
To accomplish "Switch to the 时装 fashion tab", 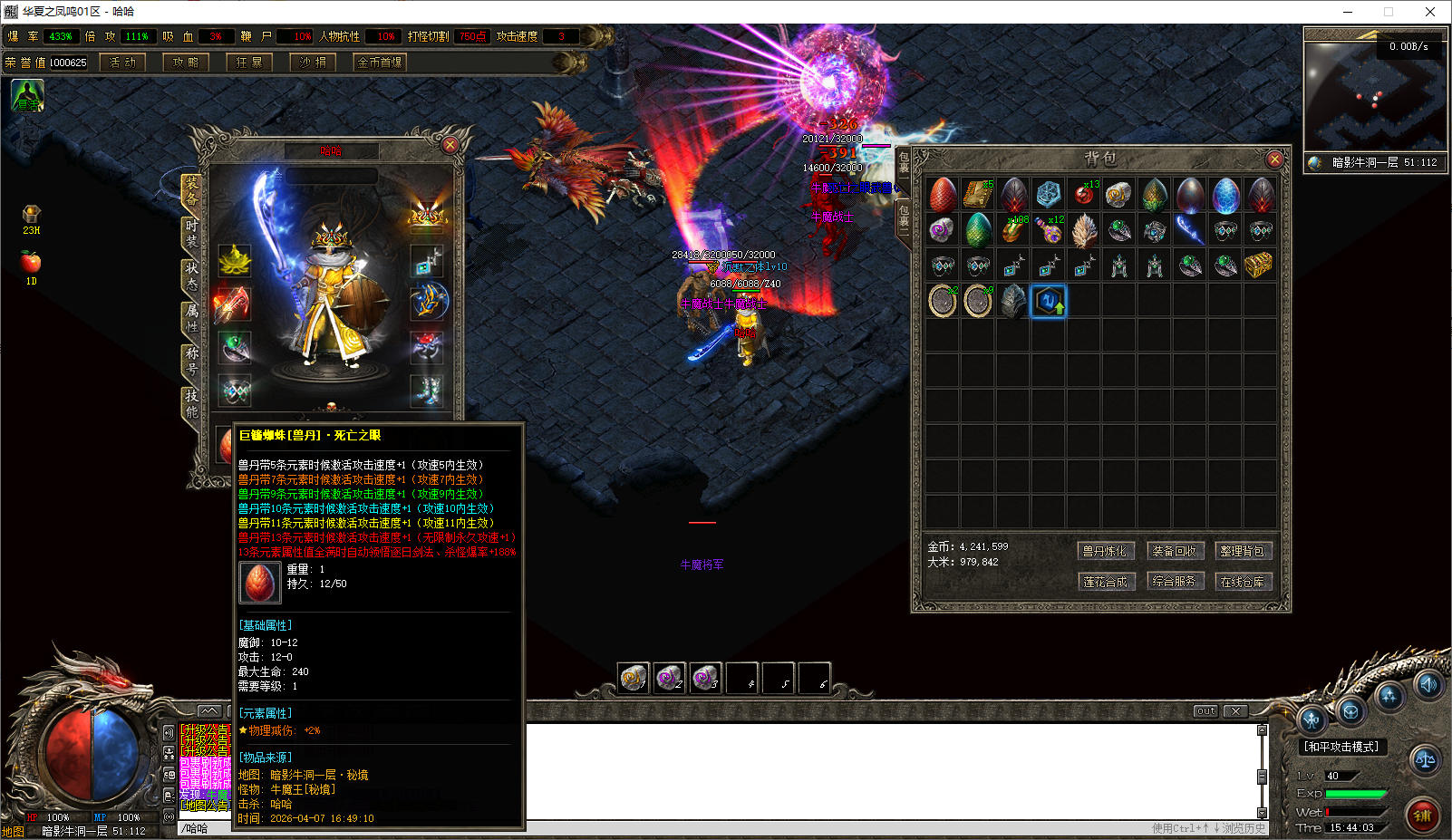I will (191, 233).
